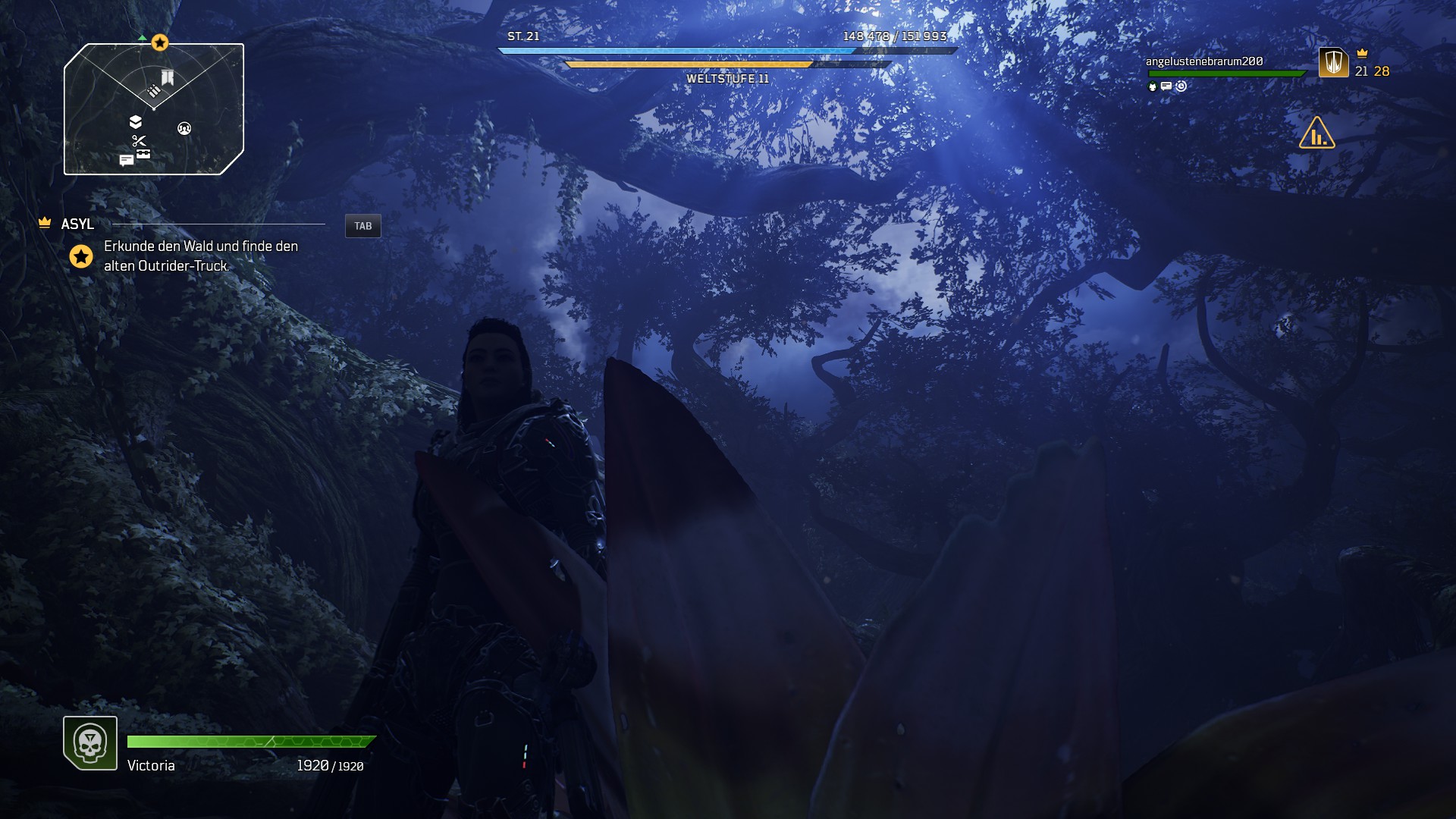Open the ASYL quest tracker header
Image resolution: width=1456 pixels, height=819 pixels.
coord(77,224)
